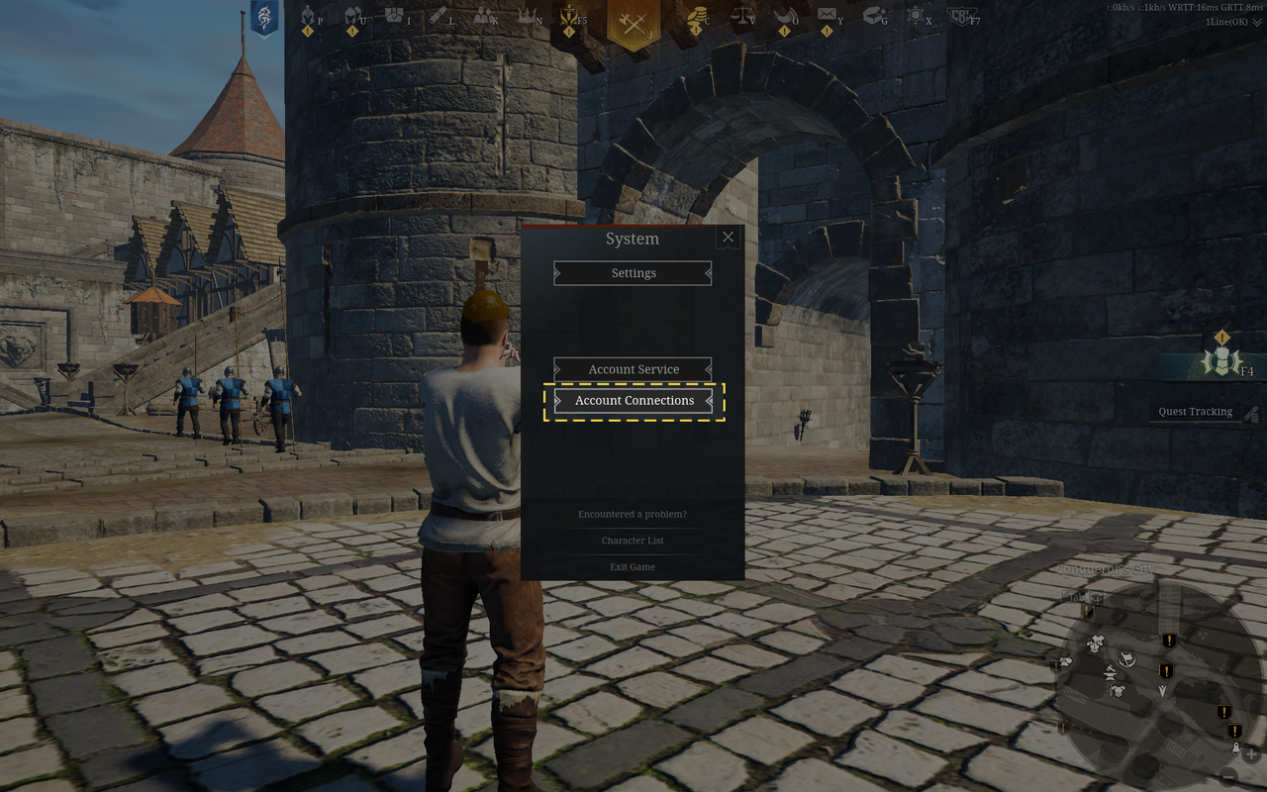Open the mail envelope icon
This screenshot has height=792, width=1267.
click(x=827, y=16)
